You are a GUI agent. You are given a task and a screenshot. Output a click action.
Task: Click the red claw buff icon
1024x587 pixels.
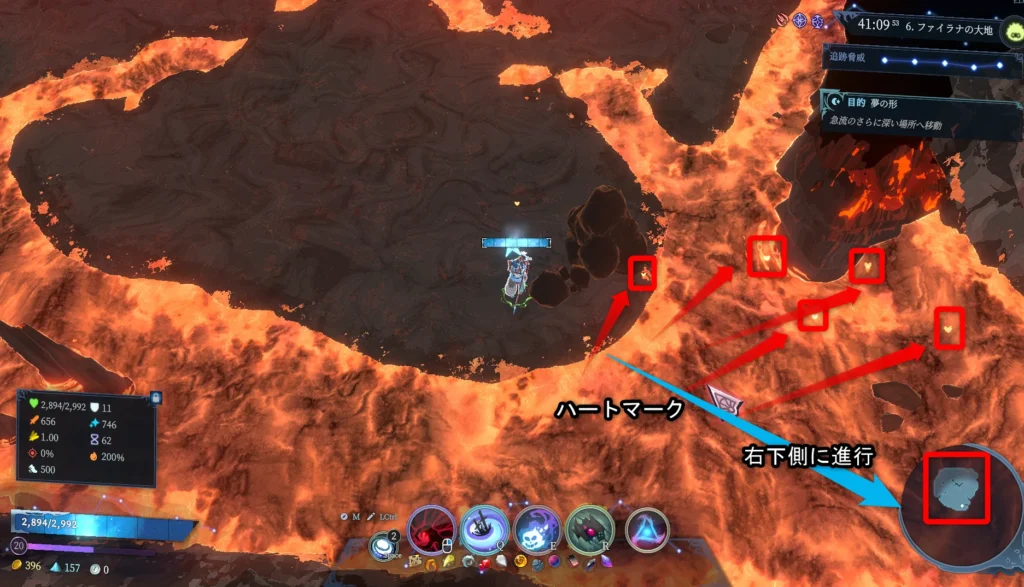(x=783, y=19)
